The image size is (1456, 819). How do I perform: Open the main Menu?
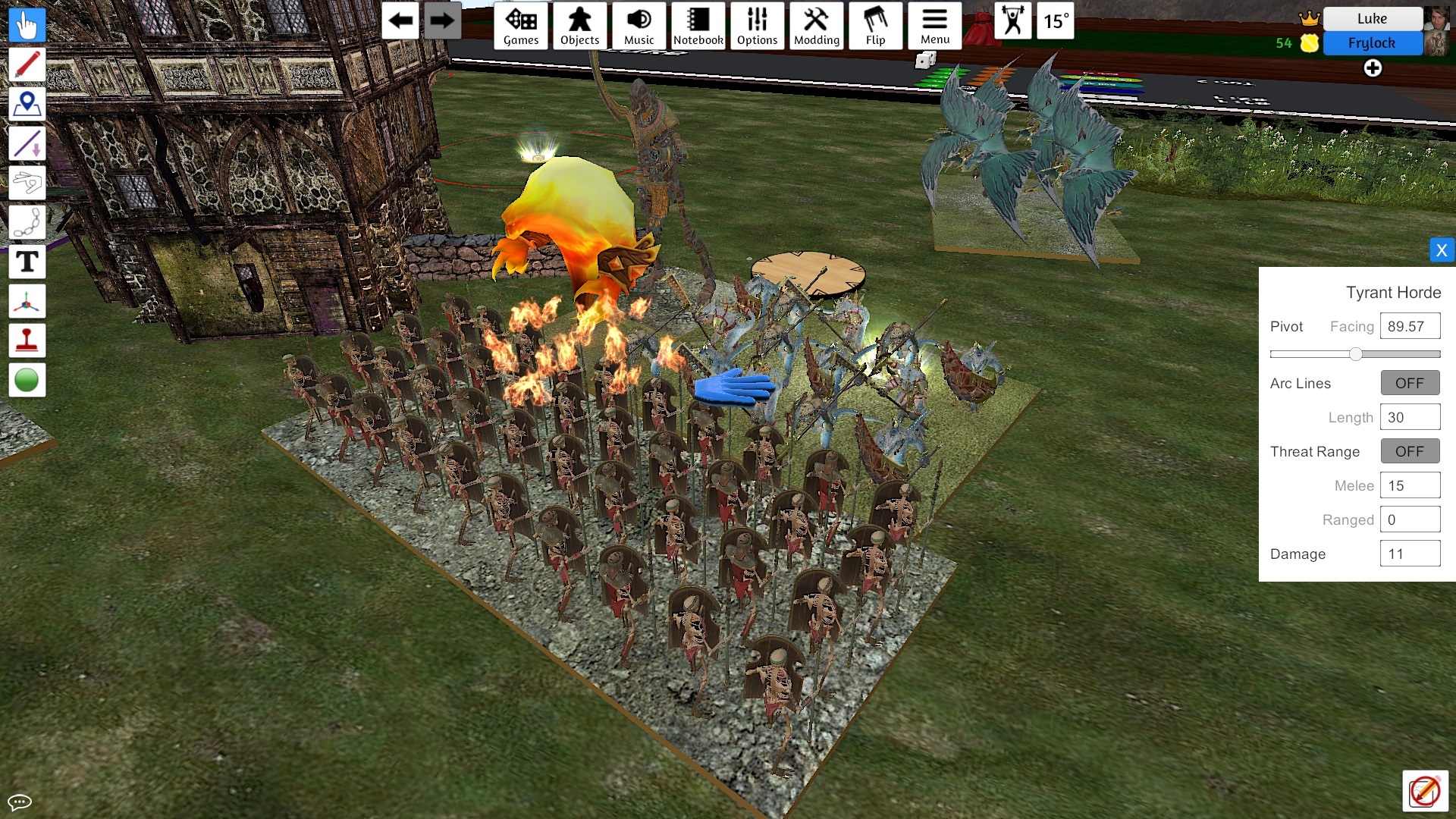pos(934,26)
